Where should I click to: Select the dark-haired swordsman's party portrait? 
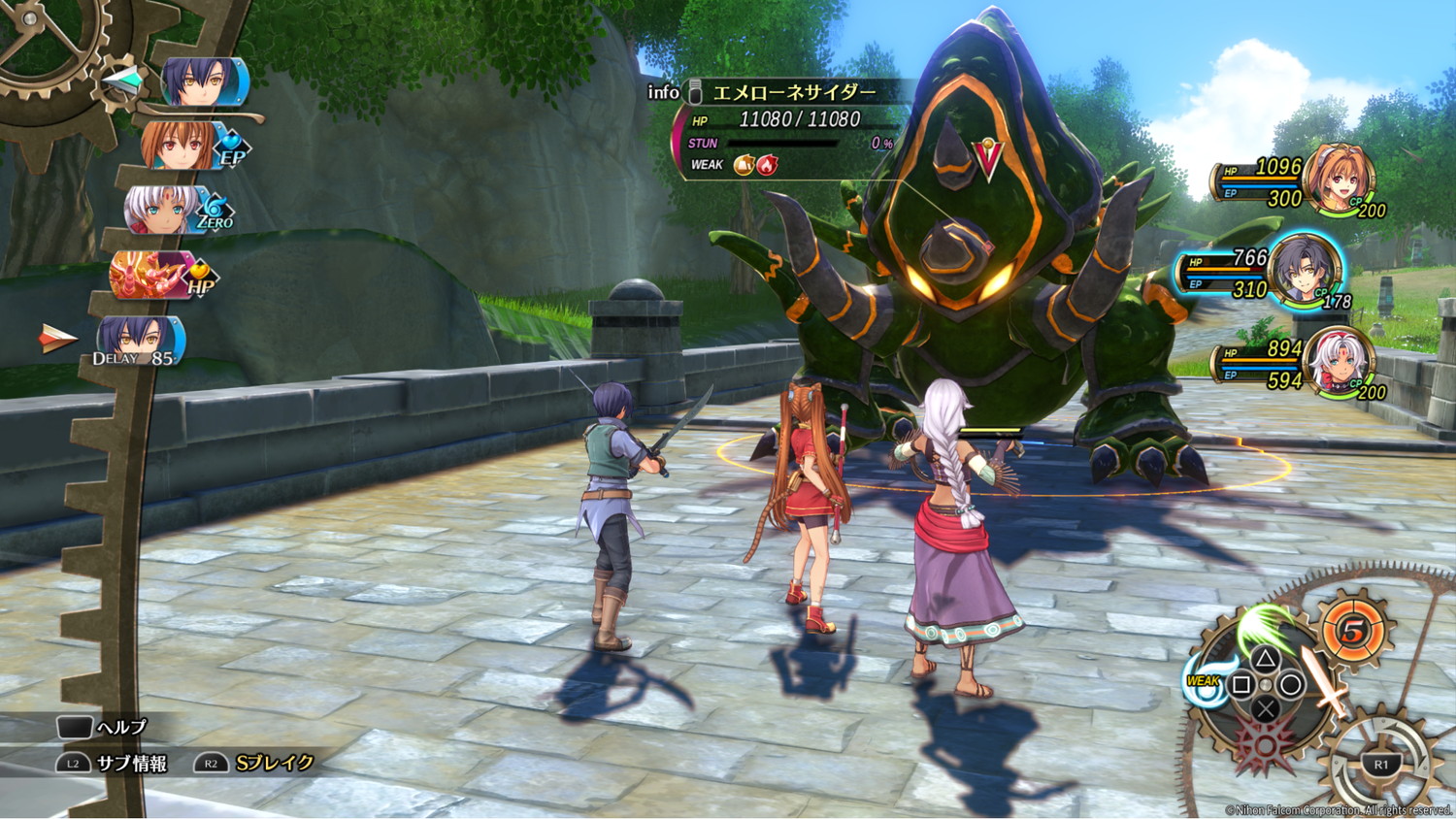1304,271
